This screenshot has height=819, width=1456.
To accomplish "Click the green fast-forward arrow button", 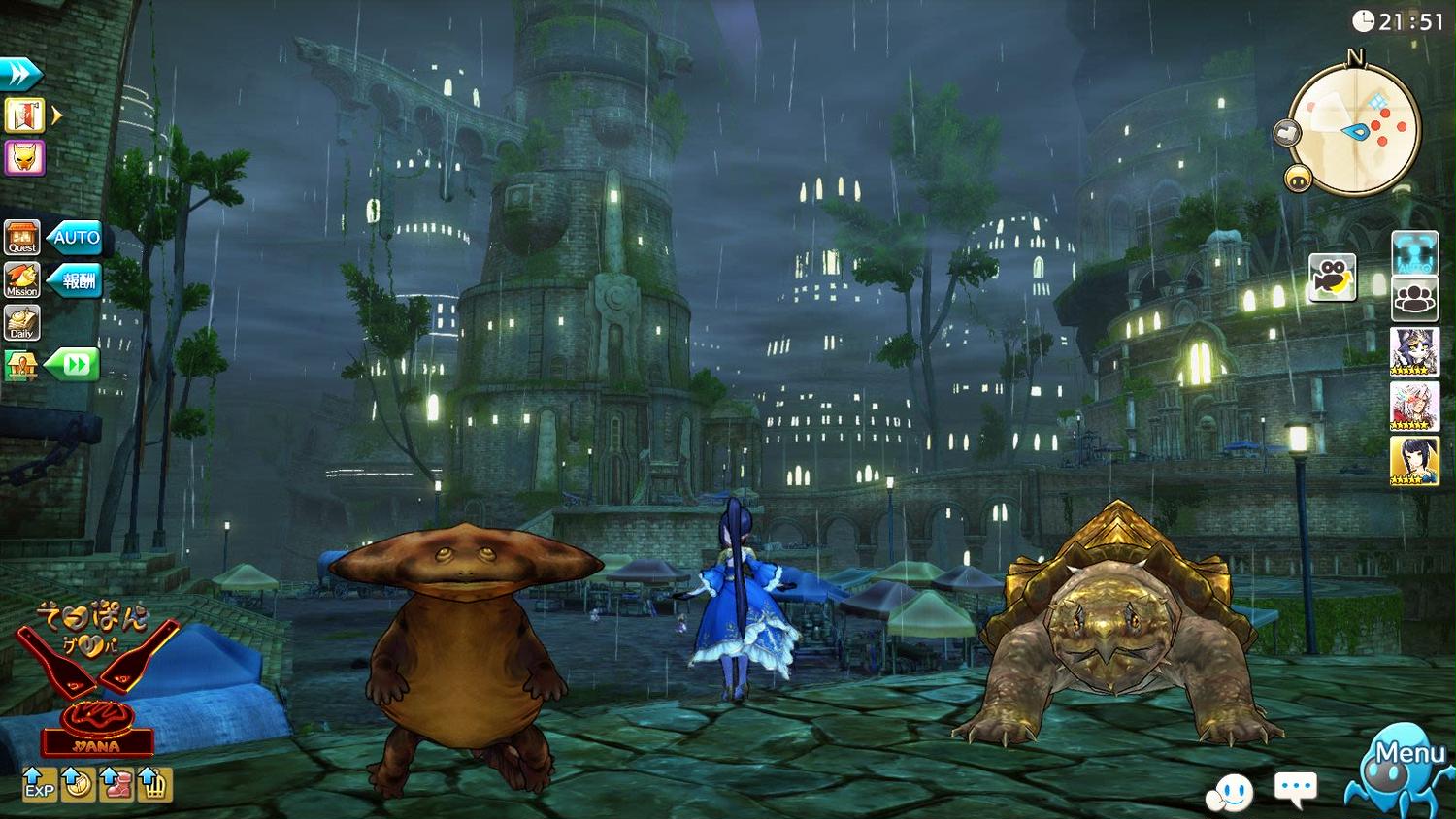I will pyautogui.click(x=74, y=365).
